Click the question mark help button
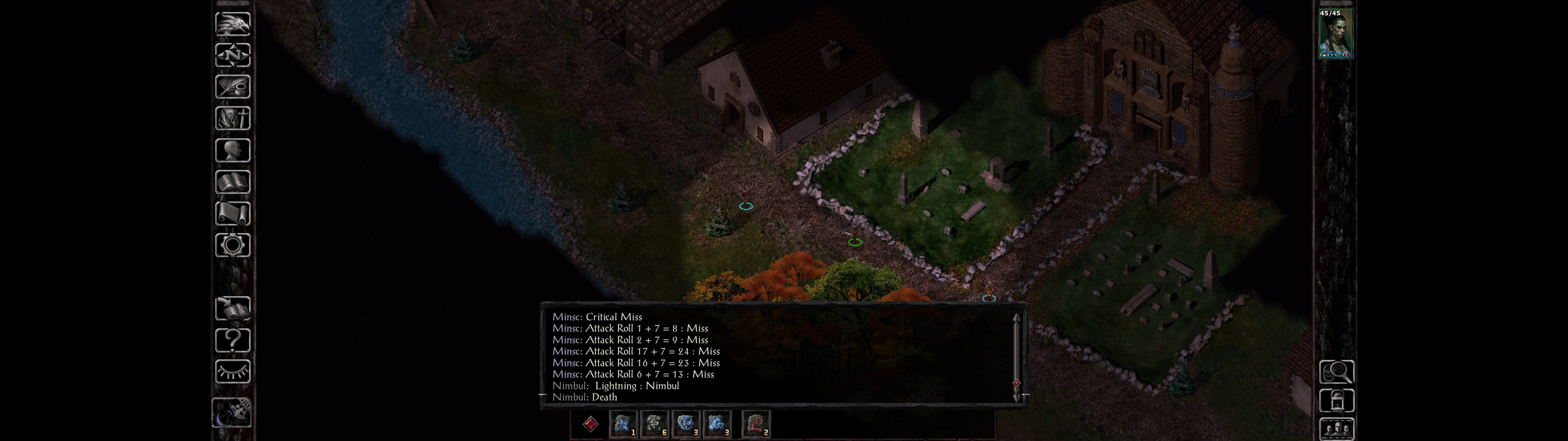Screen dimensions: 1568x441 (232, 341)
